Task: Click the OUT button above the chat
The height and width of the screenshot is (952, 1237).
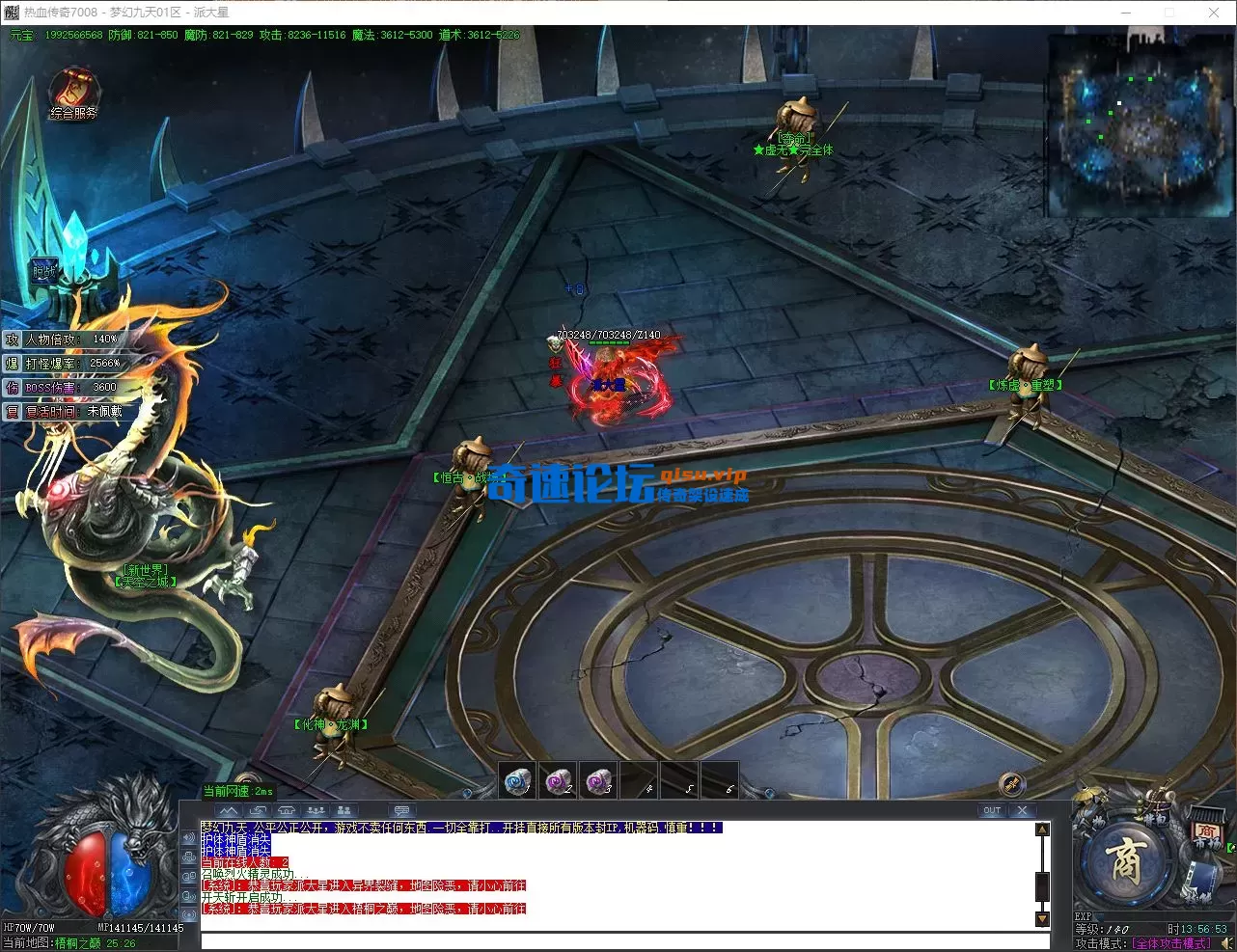Action: click(992, 811)
